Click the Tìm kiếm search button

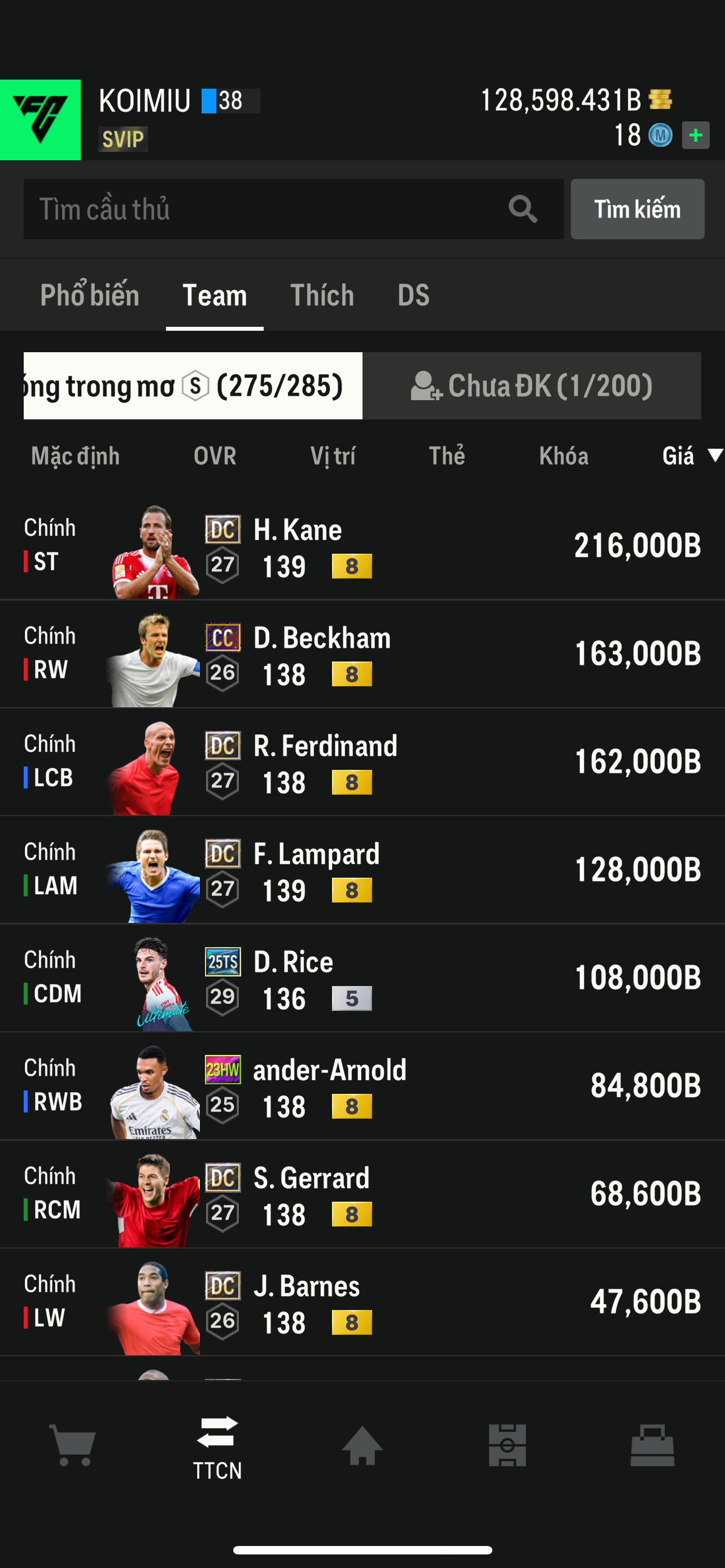point(637,209)
